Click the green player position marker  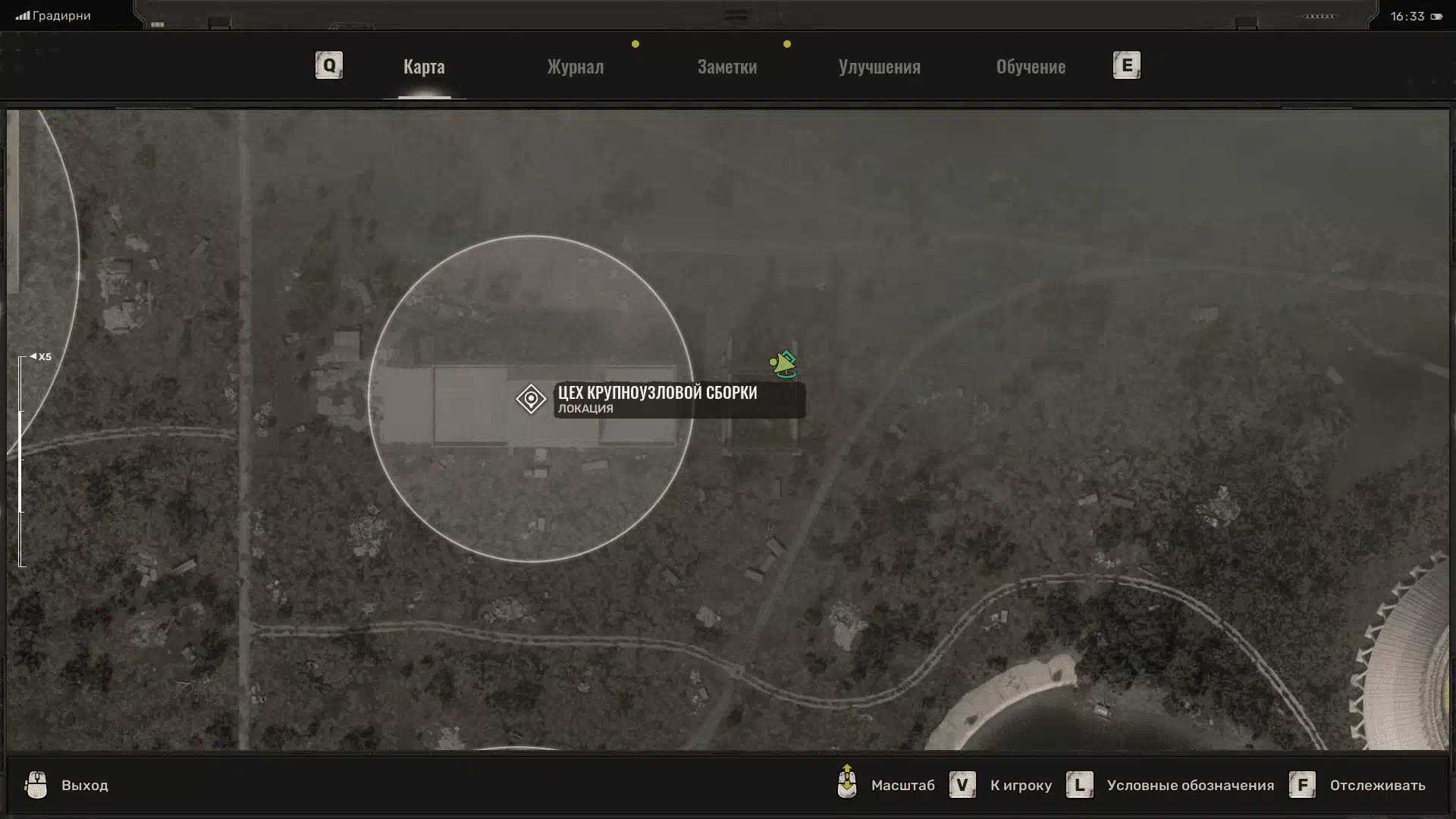(783, 364)
